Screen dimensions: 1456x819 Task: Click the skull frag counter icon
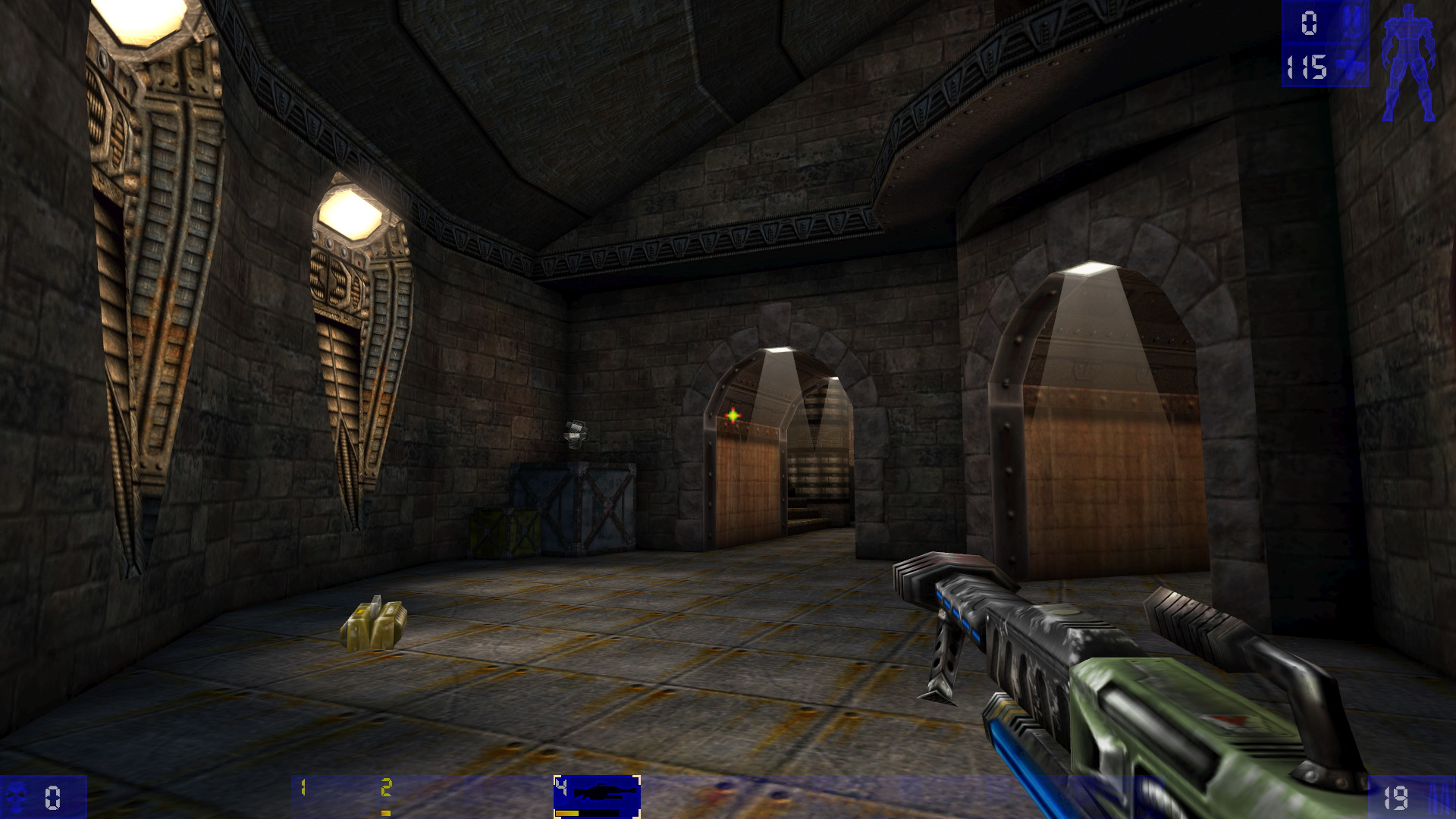(x=16, y=796)
